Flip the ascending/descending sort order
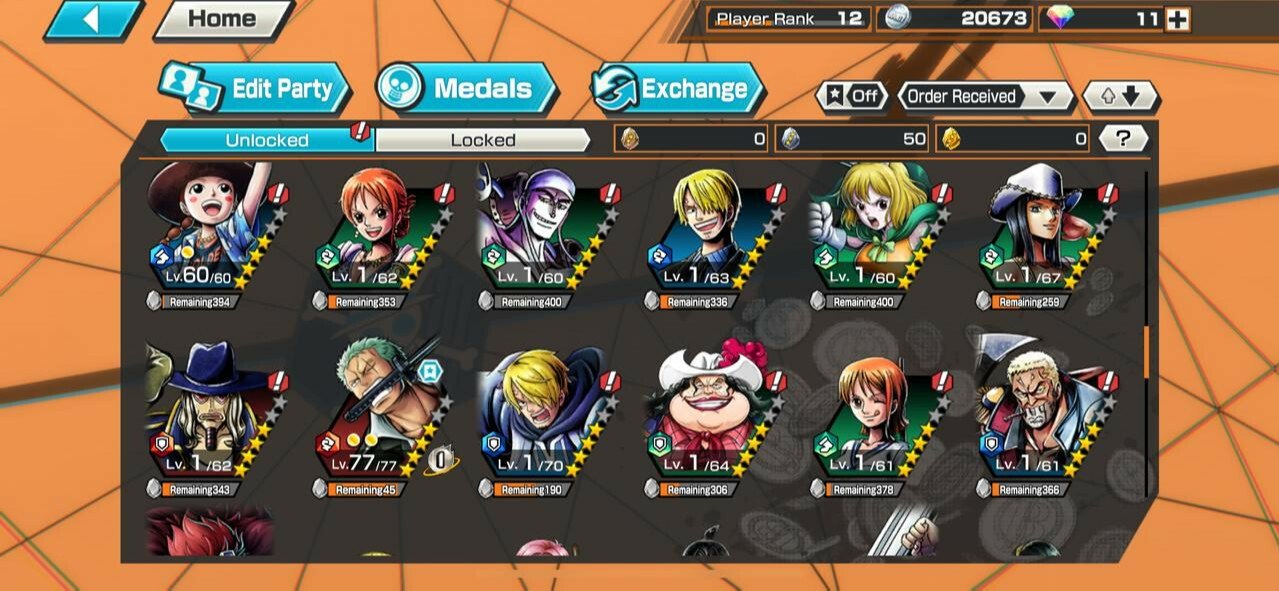Image resolution: width=1279 pixels, height=591 pixels. tap(1120, 97)
